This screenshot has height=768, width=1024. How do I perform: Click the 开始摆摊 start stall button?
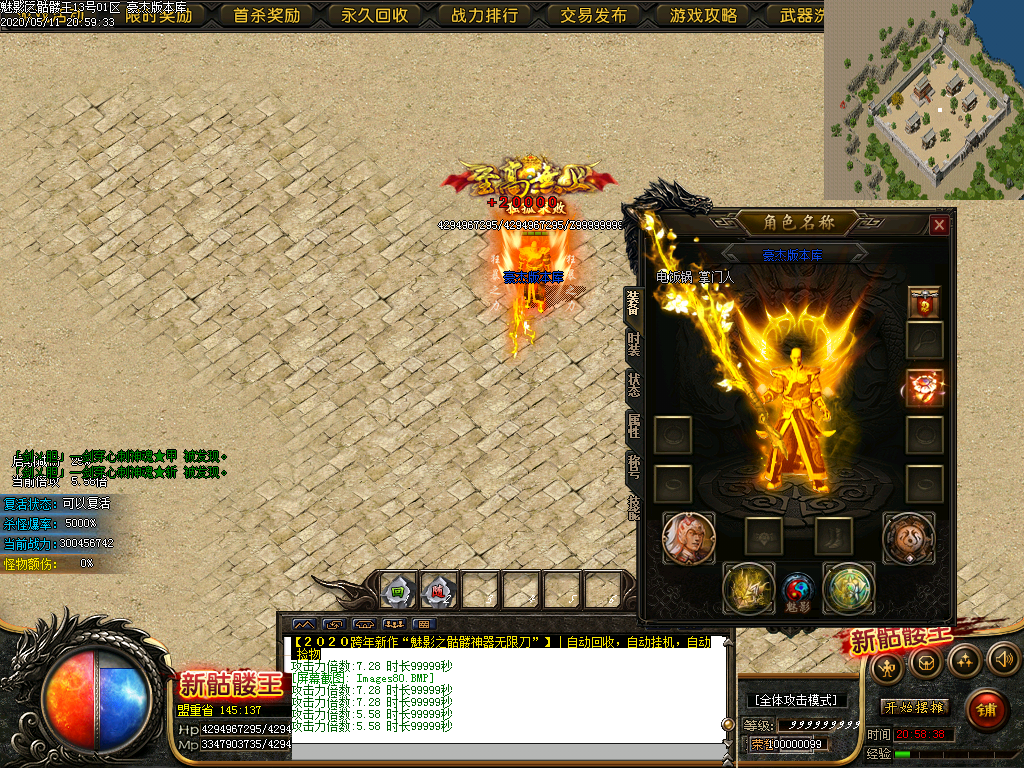tap(915, 707)
